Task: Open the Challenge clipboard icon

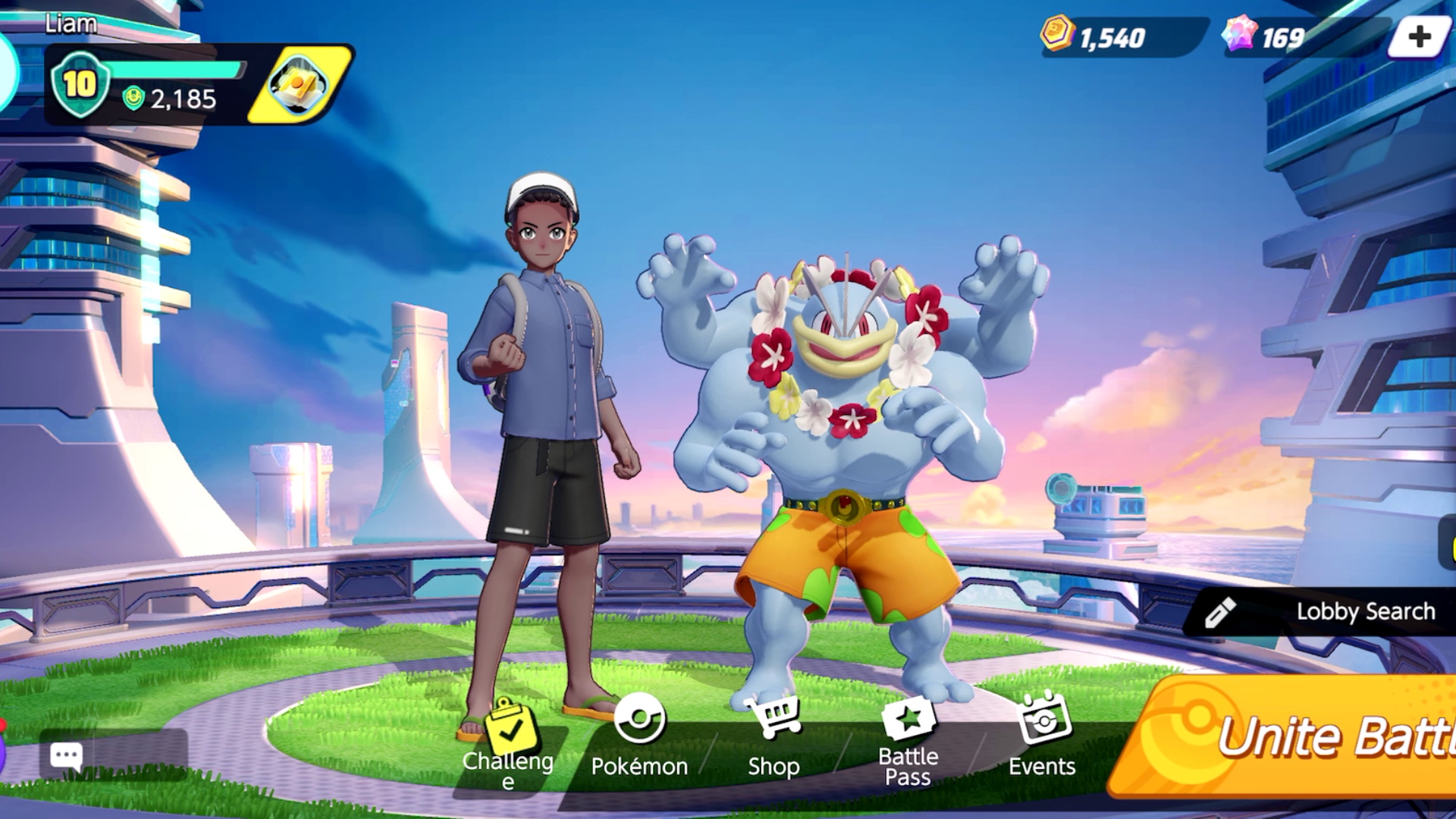Action: point(510,726)
